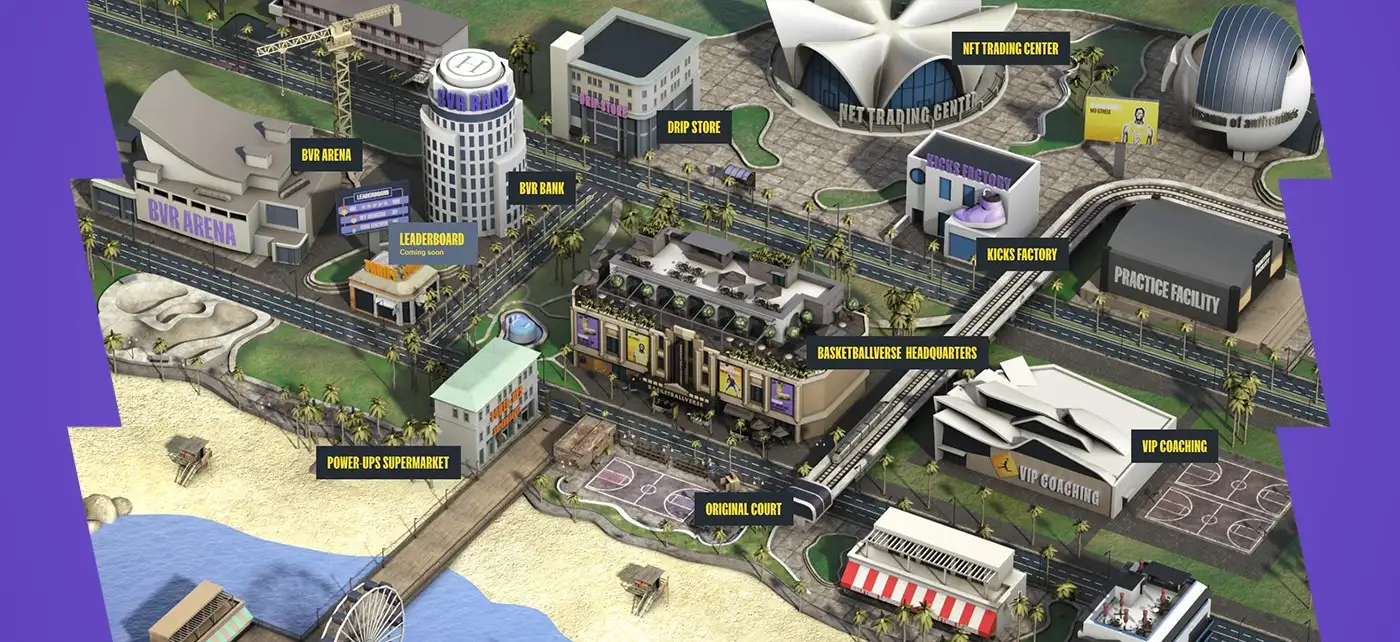This screenshot has height=642, width=1400.
Task: Enter the BasketballVerse Headquarters label
Action: point(896,353)
